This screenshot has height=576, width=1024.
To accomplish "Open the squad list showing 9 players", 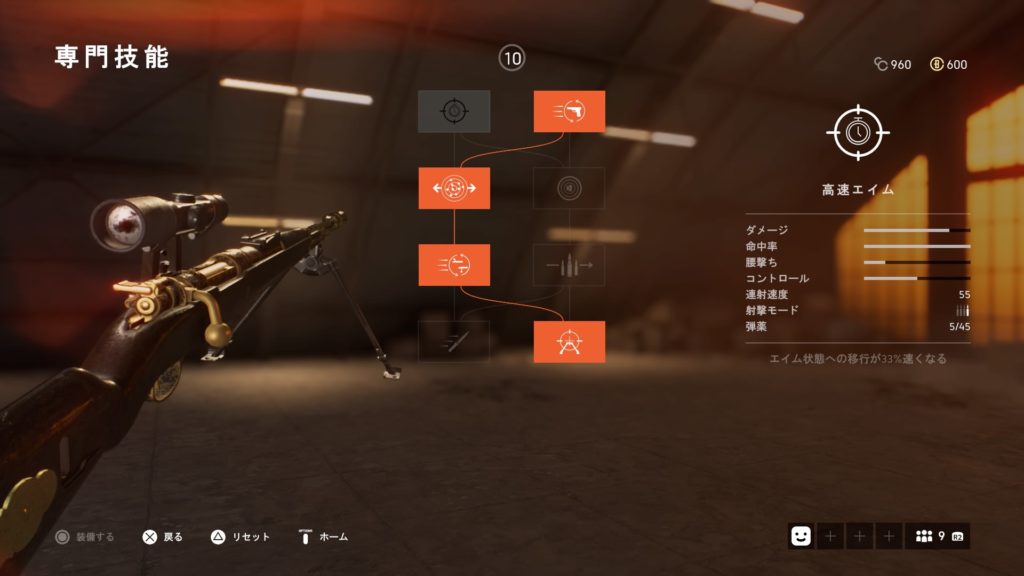I will pos(937,537).
